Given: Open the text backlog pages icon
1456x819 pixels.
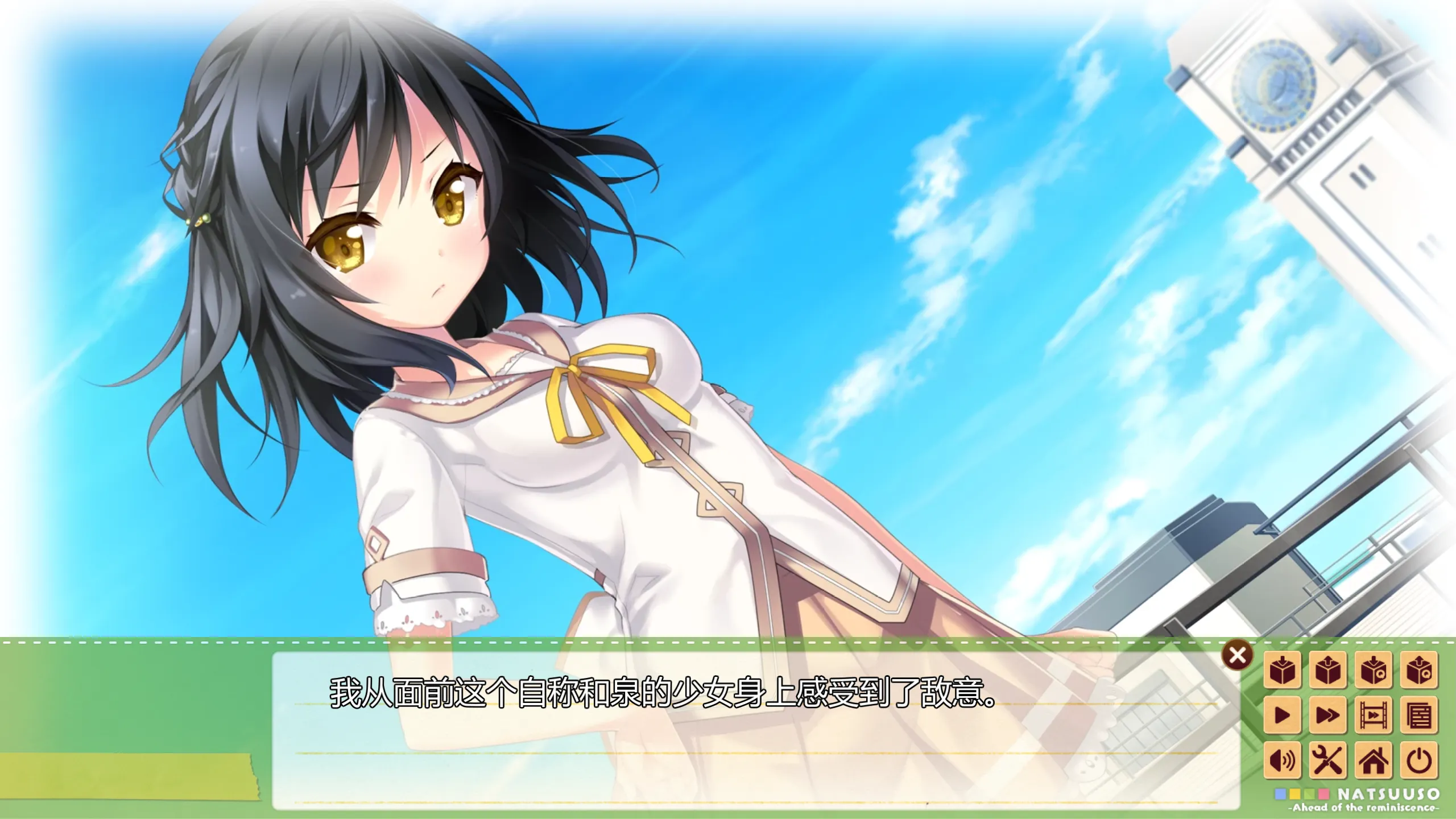Looking at the screenshot, I should [x=1418, y=715].
